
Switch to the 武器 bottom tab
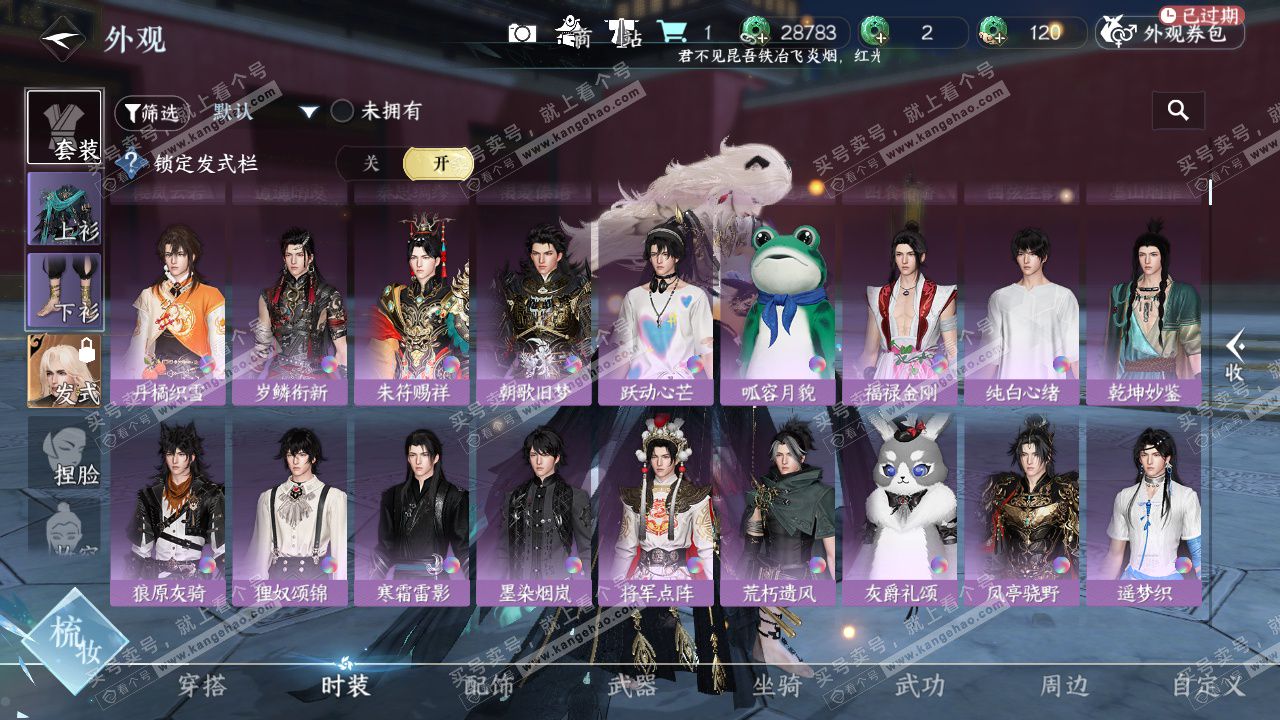pyautogui.click(x=632, y=685)
